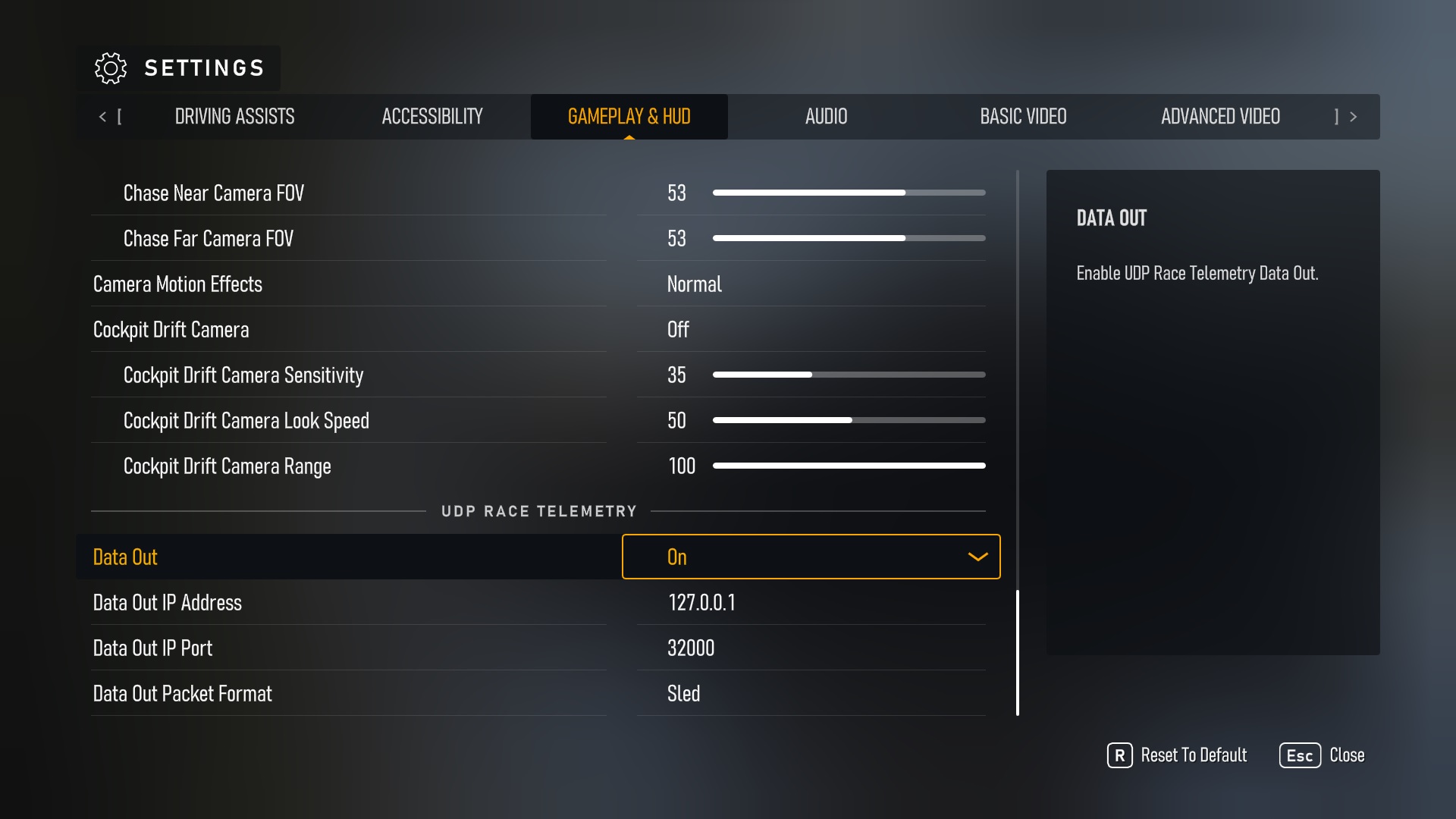
Task: Change the Data Out Packet Format setting
Action: (811, 694)
